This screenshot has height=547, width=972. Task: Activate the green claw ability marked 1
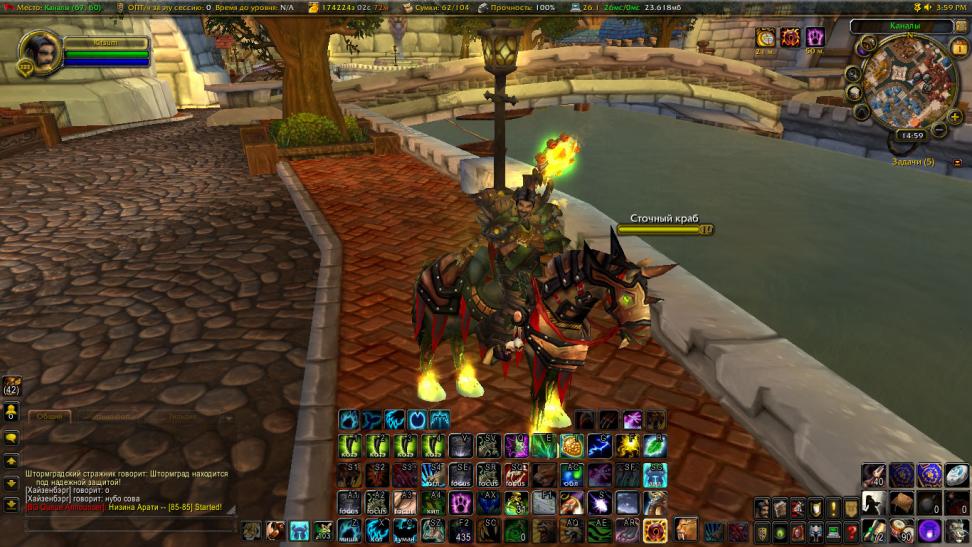click(350, 446)
